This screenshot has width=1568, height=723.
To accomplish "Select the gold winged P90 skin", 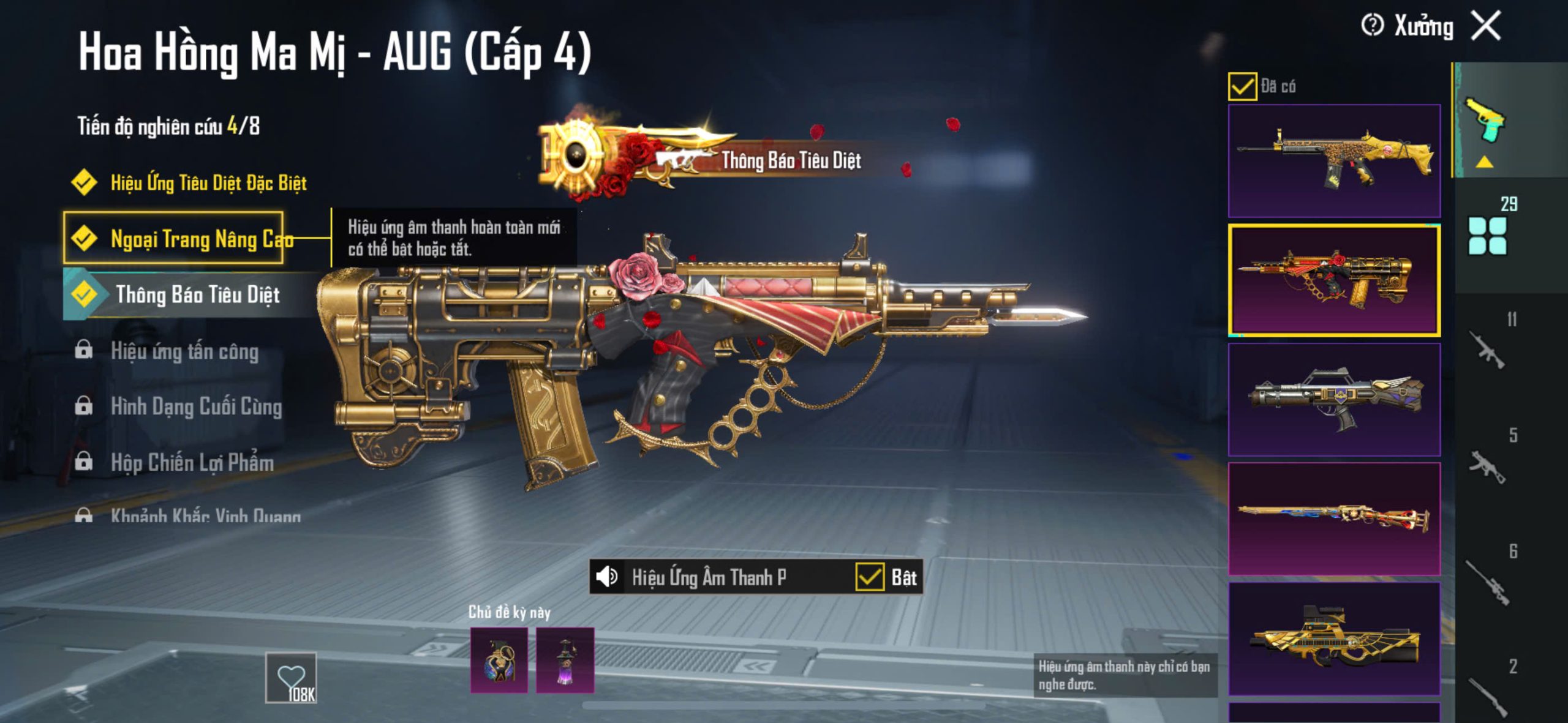I will click(x=1334, y=638).
